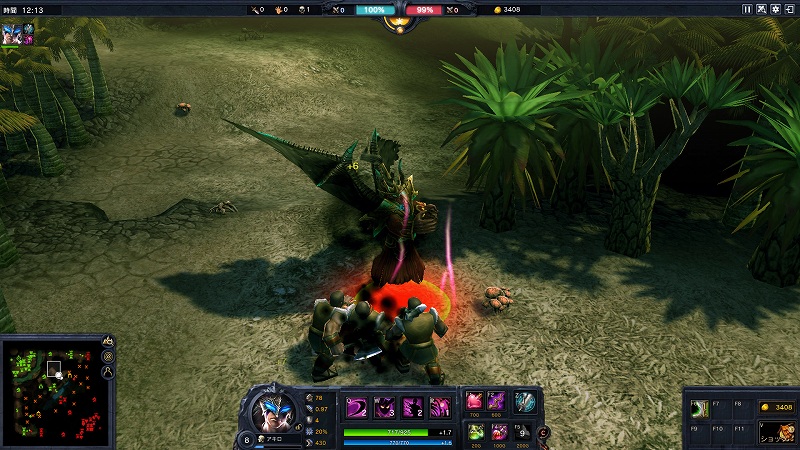Activate the Q crescent slash ability
Image resolution: width=800 pixels, height=450 pixels.
pos(356,408)
